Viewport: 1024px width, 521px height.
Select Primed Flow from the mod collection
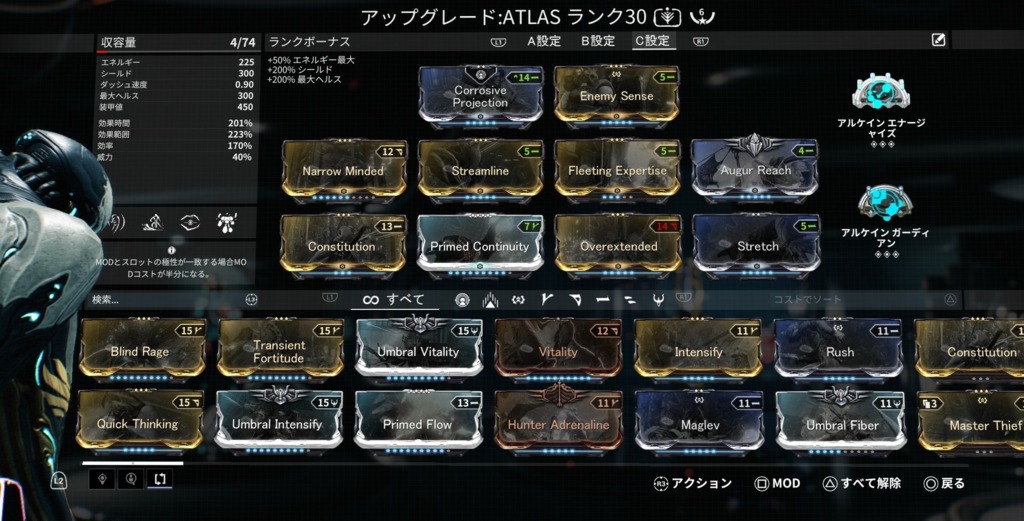(x=417, y=424)
